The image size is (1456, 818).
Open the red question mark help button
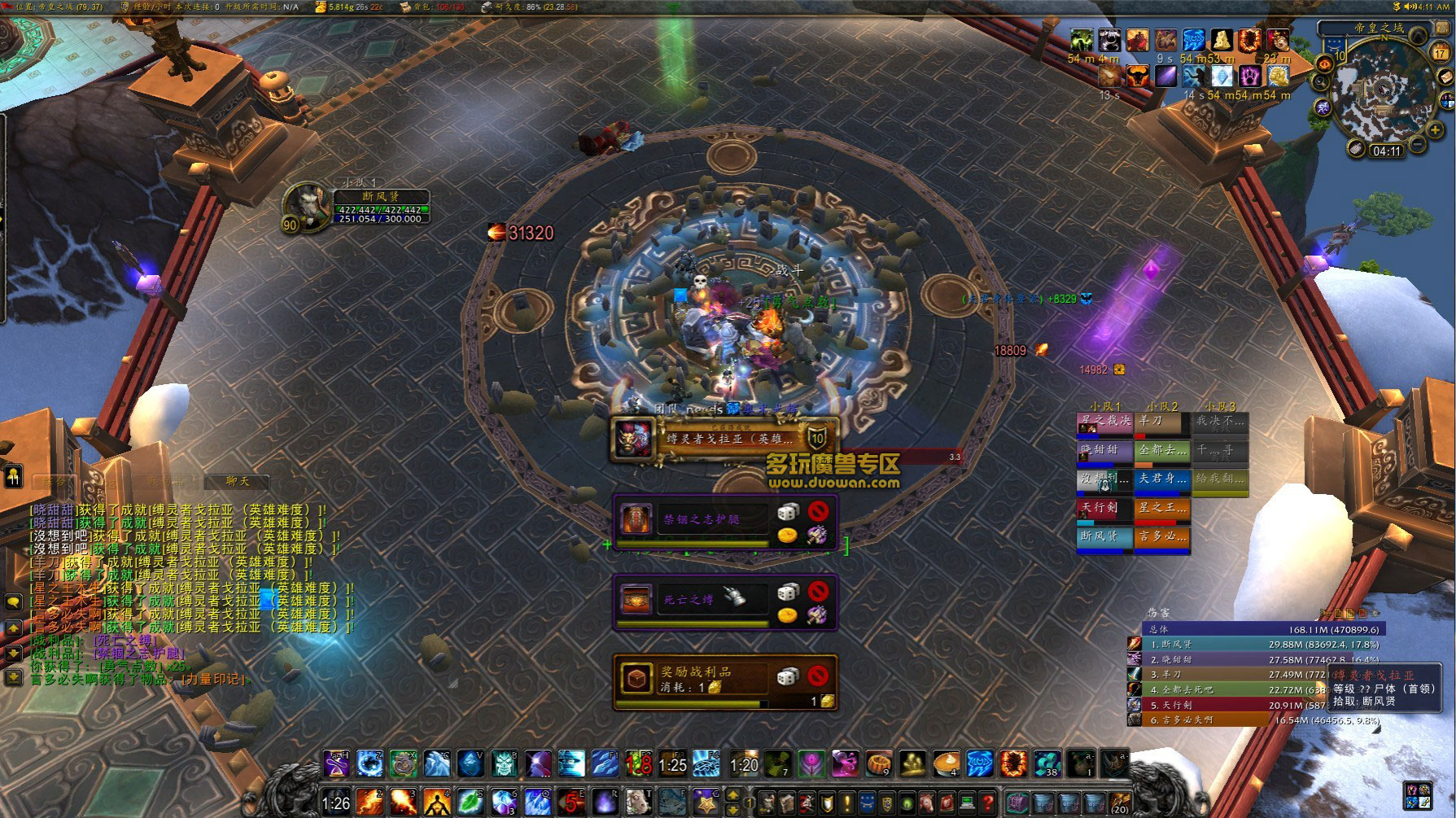click(987, 802)
